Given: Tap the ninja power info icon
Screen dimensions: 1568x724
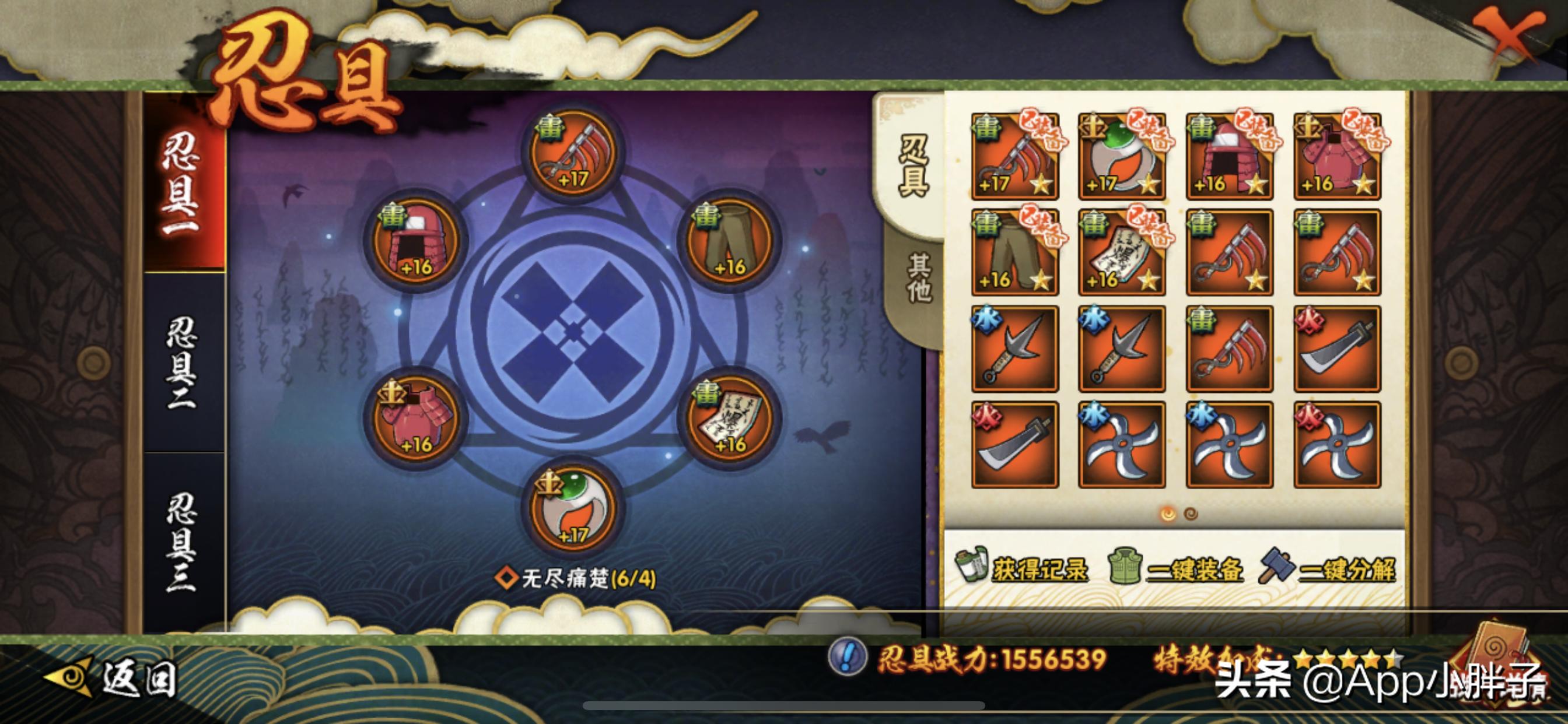Looking at the screenshot, I should click(848, 658).
